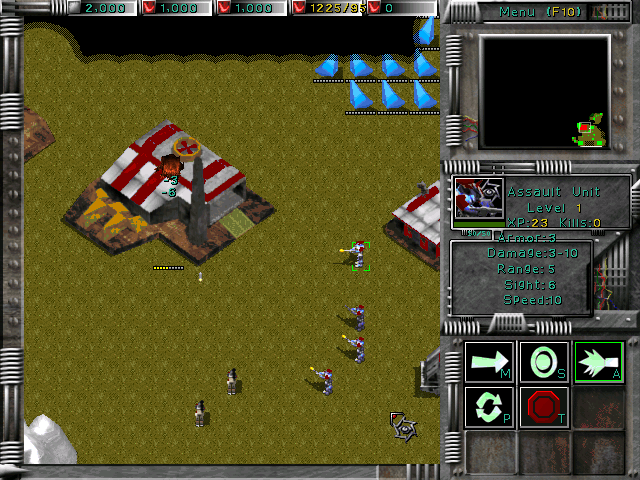Activate the Attack command icon
The width and height of the screenshot is (640, 480).
(599, 360)
